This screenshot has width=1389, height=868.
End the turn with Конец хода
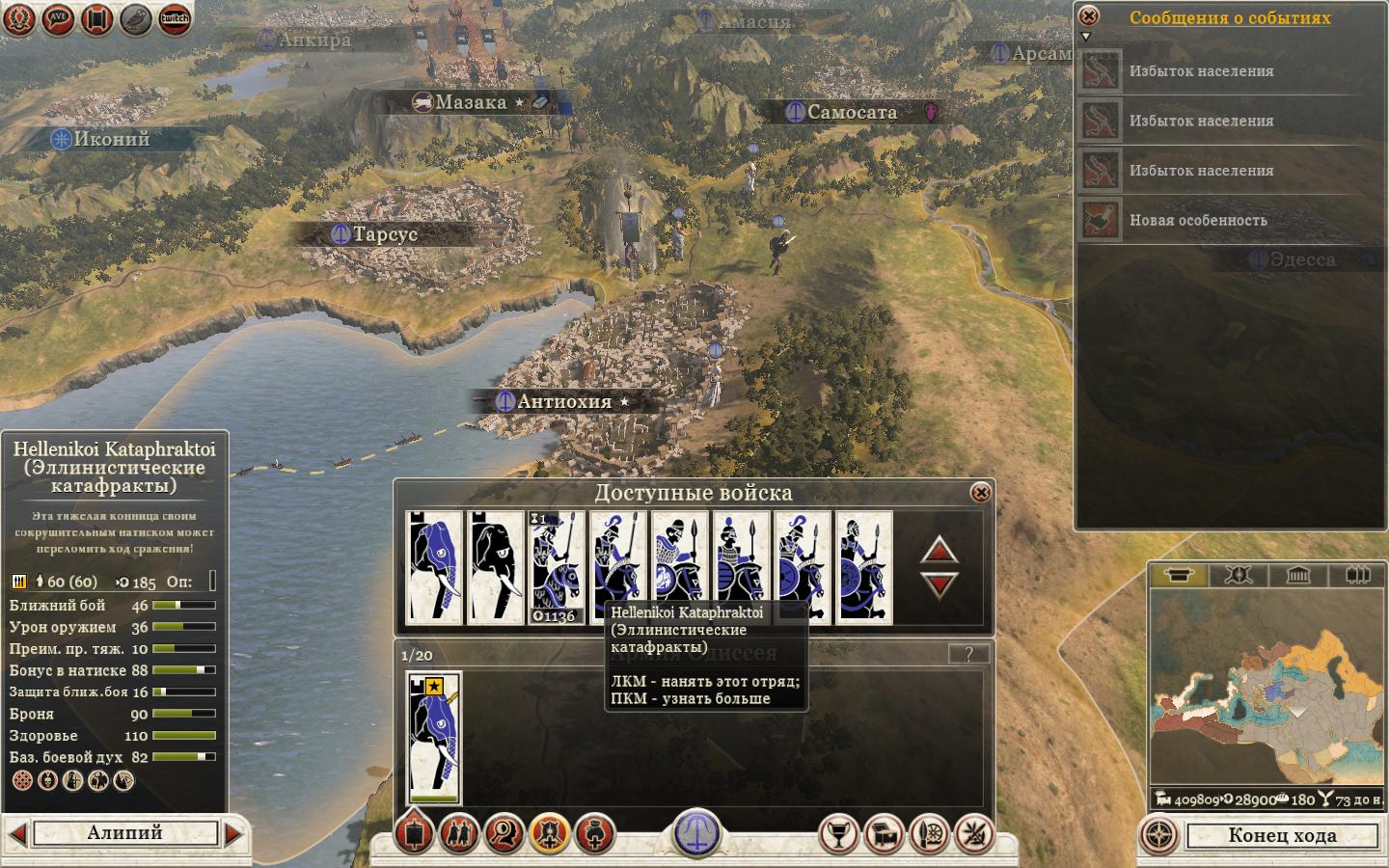1281,835
